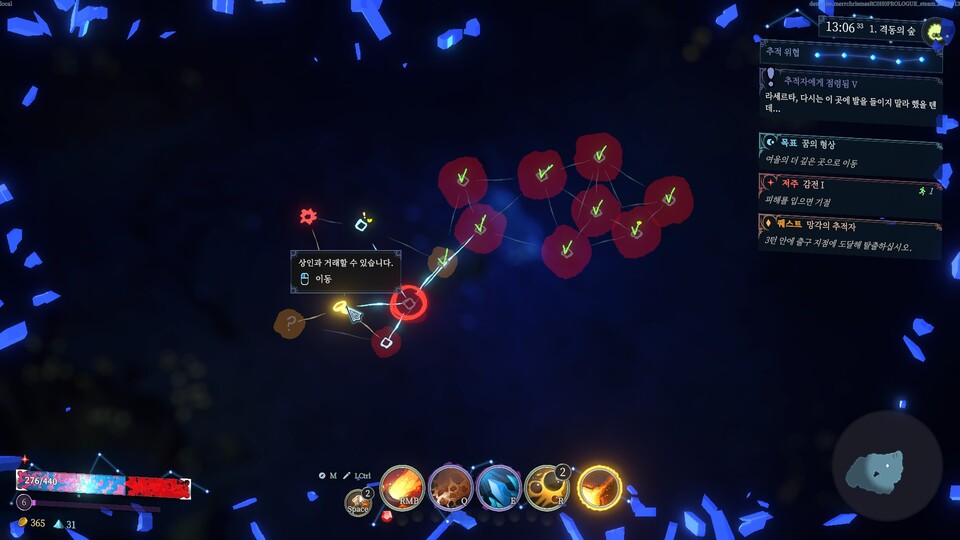
Task: Pick the red node with white diamond
Action: [386, 343]
